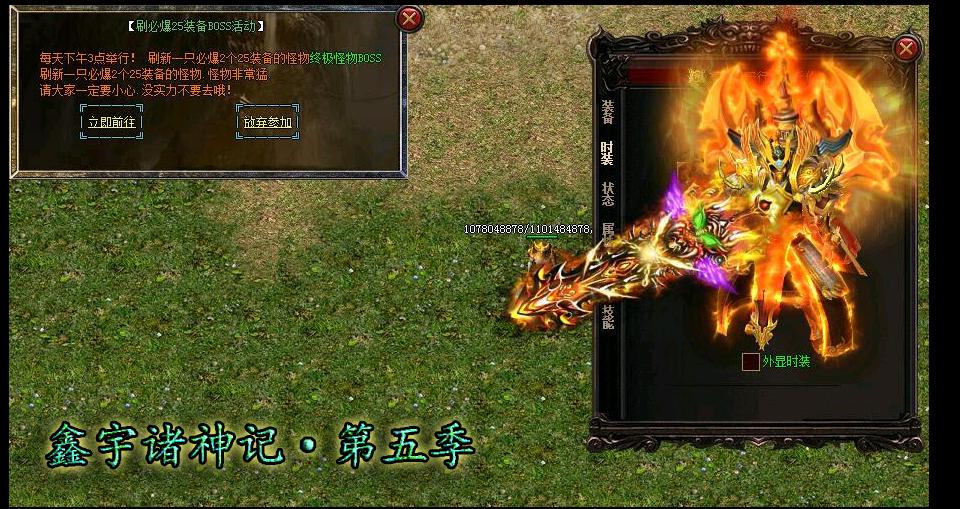Close the BOSS activity dialog
The height and width of the screenshot is (509, 960).
[409, 18]
